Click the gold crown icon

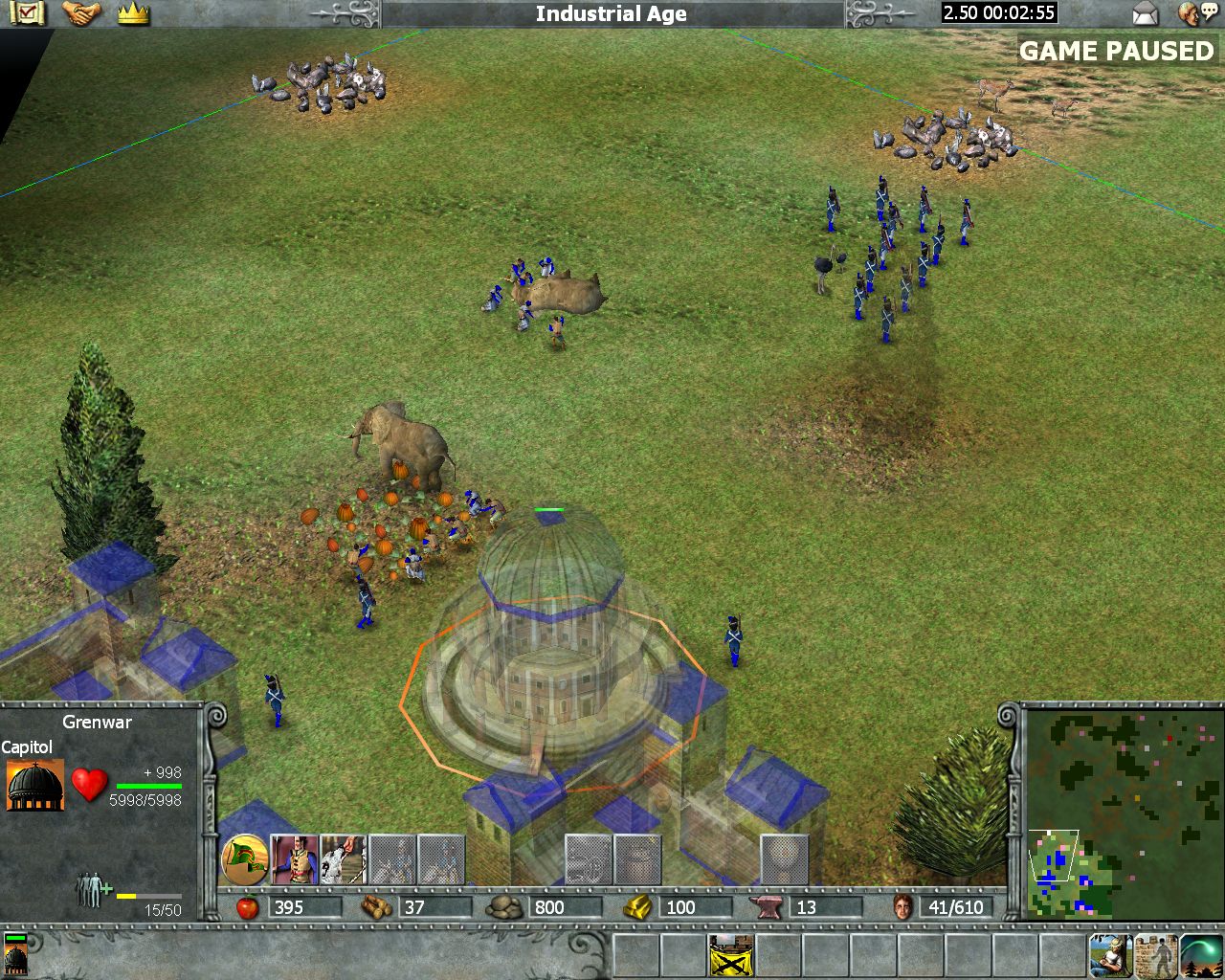point(133,13)
